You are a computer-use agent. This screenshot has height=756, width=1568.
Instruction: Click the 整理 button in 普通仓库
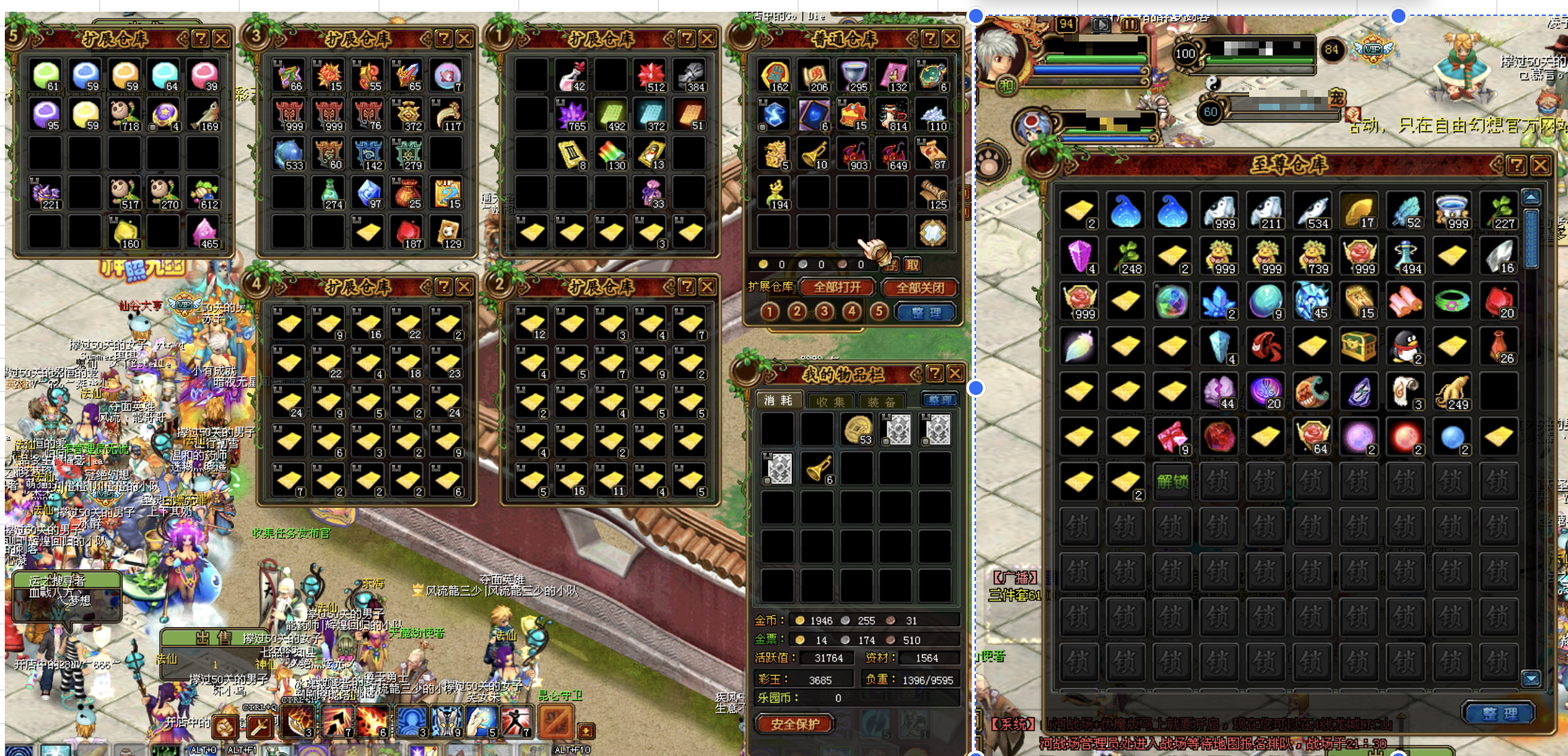pyautogui.click(x=926, y=312)
